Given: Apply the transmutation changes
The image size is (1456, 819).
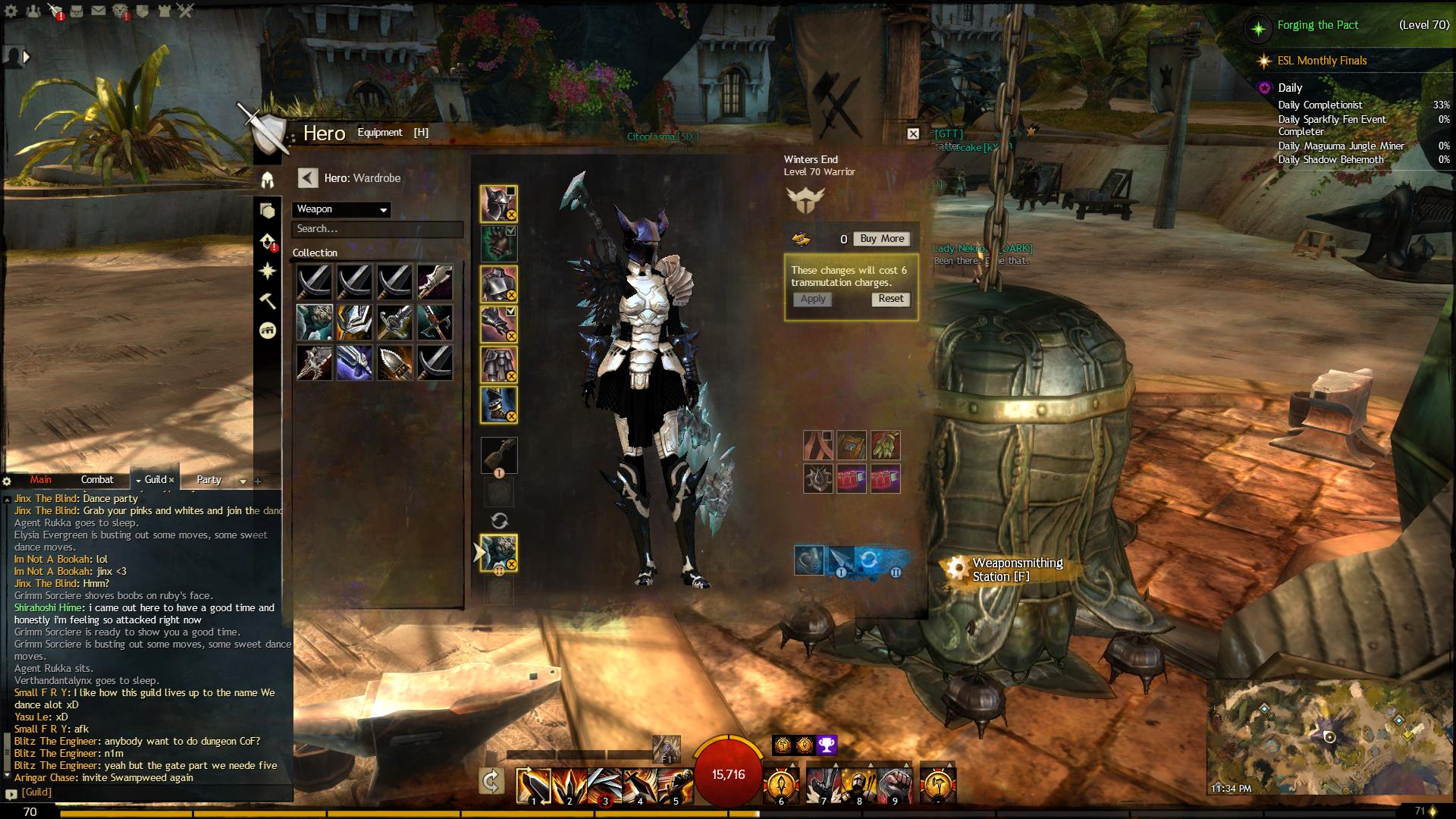Looking at the screenshot, I should [813, 300].
